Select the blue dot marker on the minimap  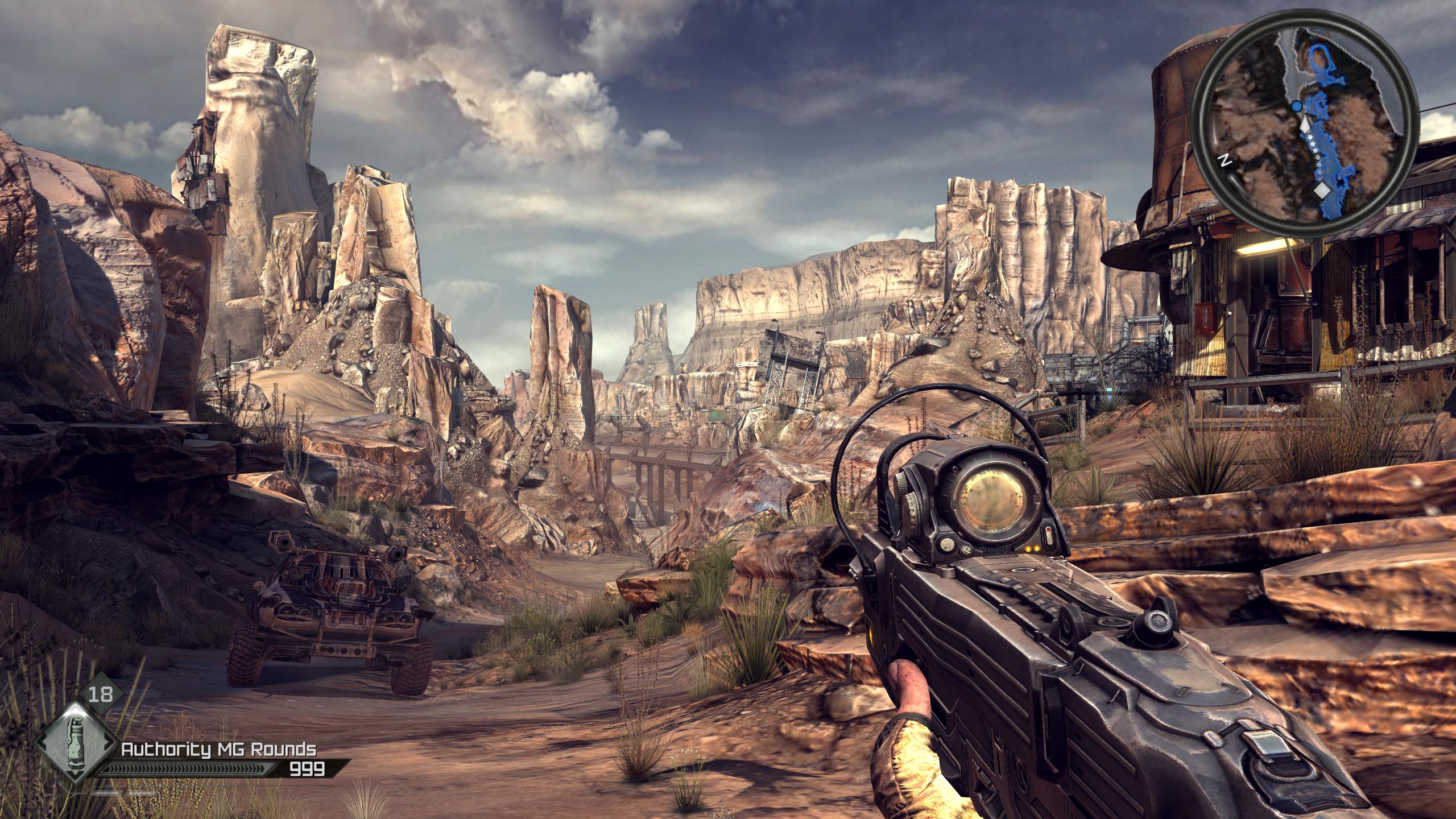(x=1296, y=122)
